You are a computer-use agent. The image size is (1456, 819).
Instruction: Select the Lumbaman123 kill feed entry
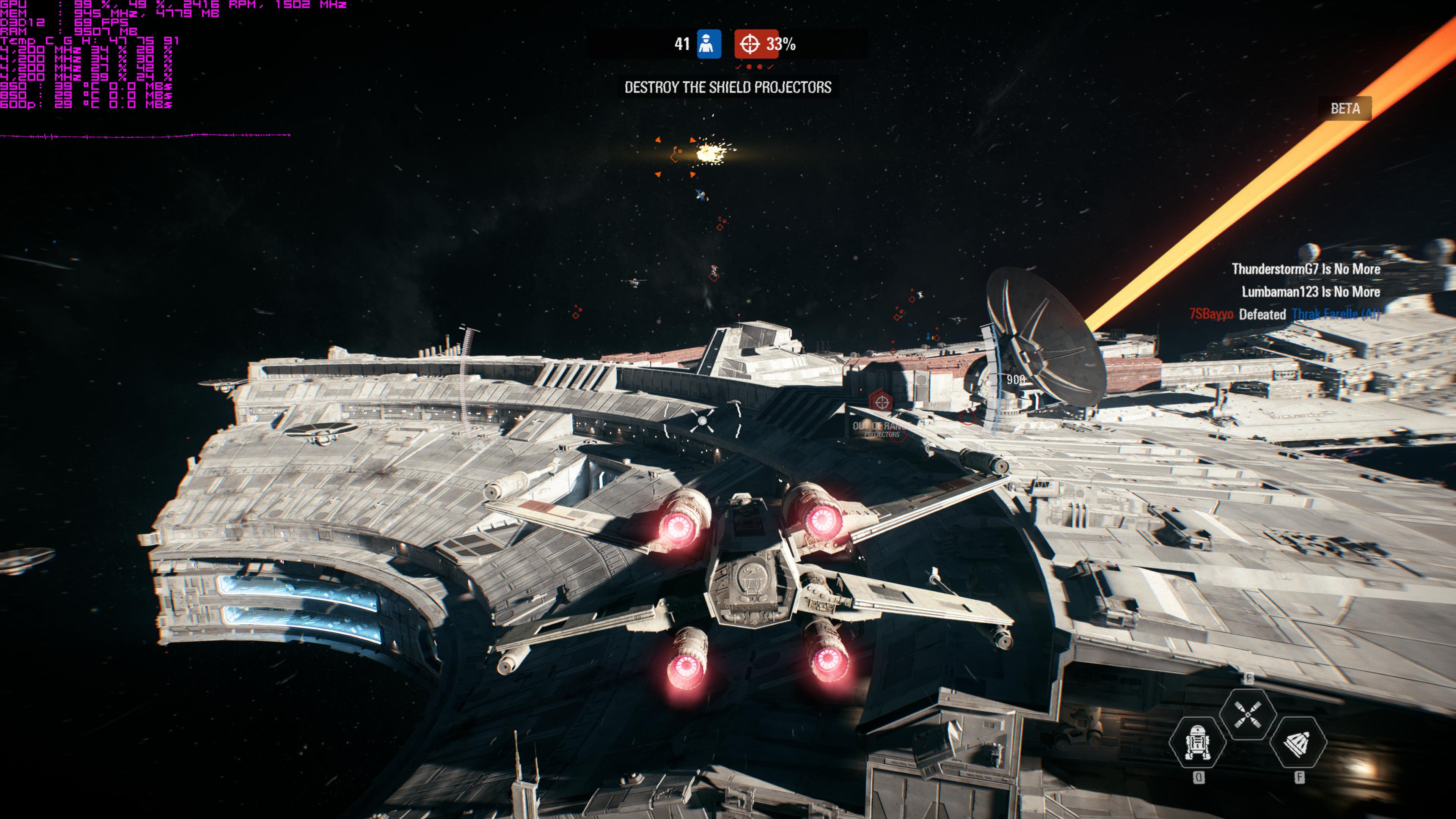1310,292
